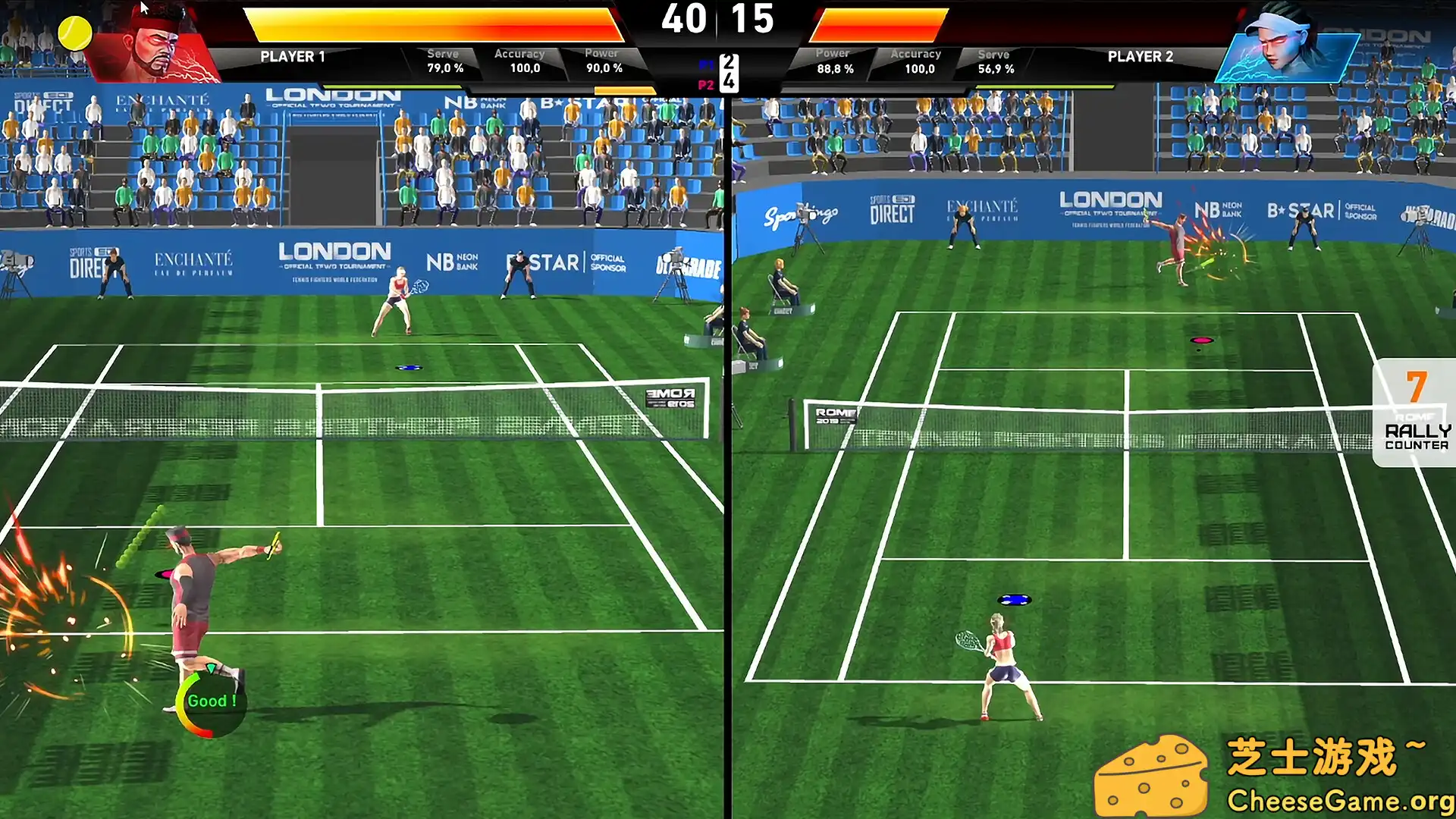The width and height of the screenshot is (1456, 819).
Task: Click the blue shot marker near Player 2's character
Action: pyautogui.click(x=1015, y=598)
